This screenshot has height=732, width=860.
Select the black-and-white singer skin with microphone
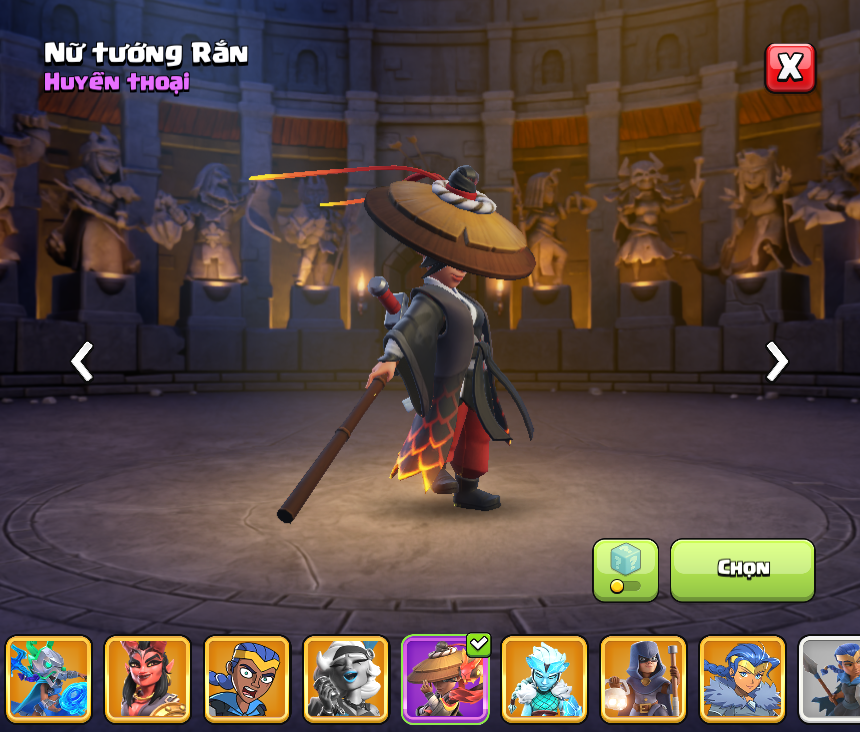[x=346, y=679]
